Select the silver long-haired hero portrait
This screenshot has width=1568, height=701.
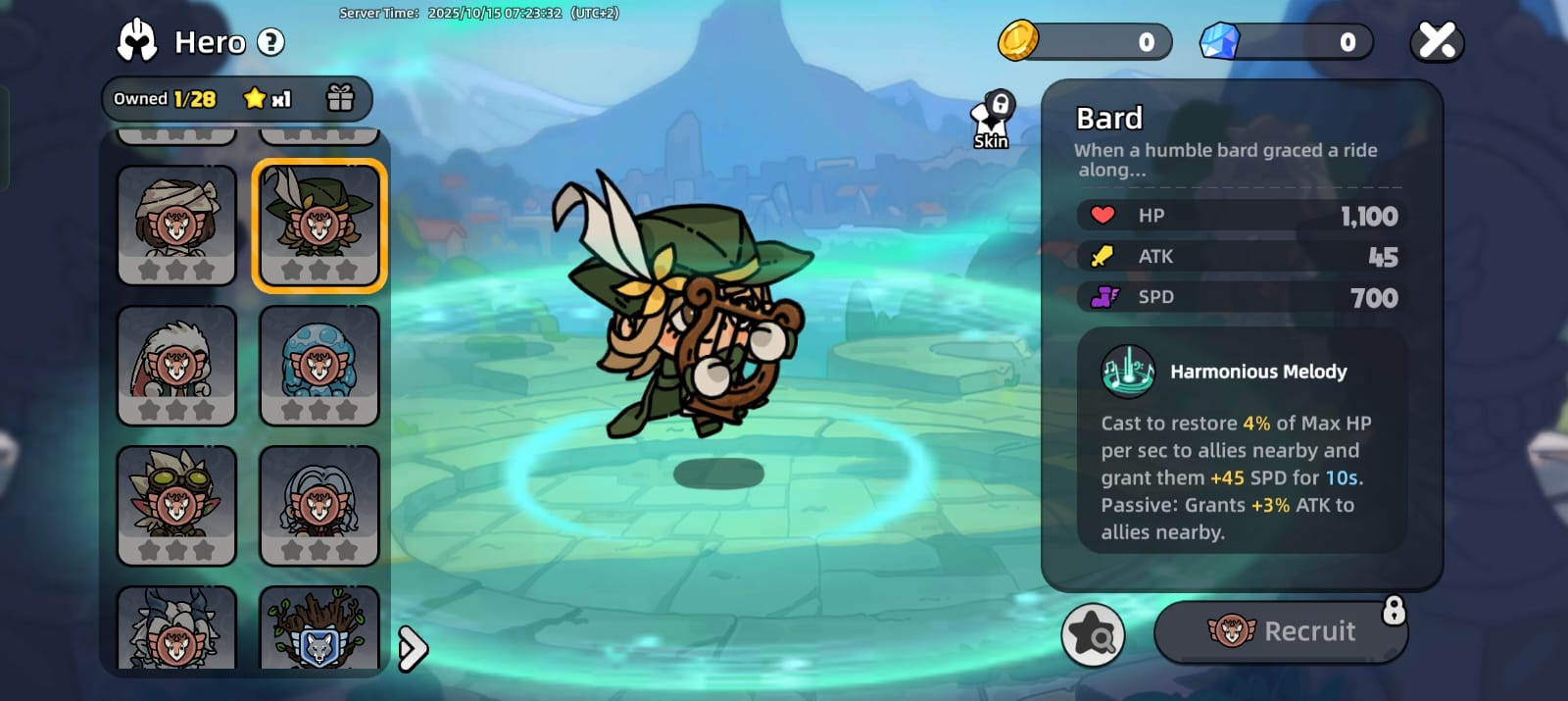[x=319, y=505]
